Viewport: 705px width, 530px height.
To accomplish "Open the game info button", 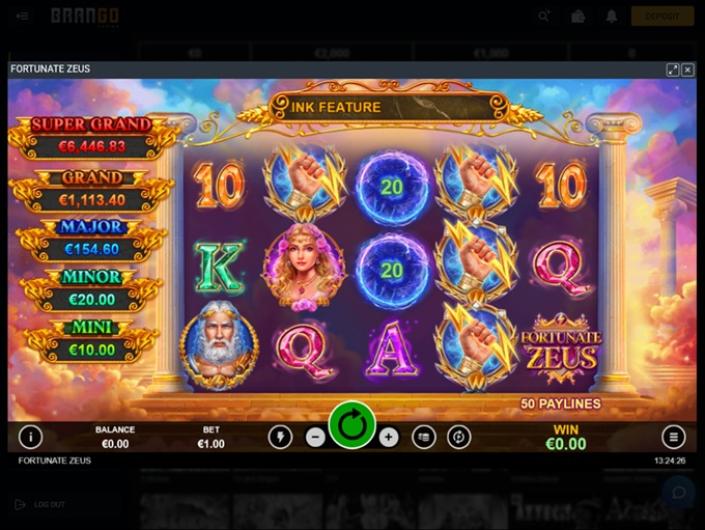I will pos(31,437).
